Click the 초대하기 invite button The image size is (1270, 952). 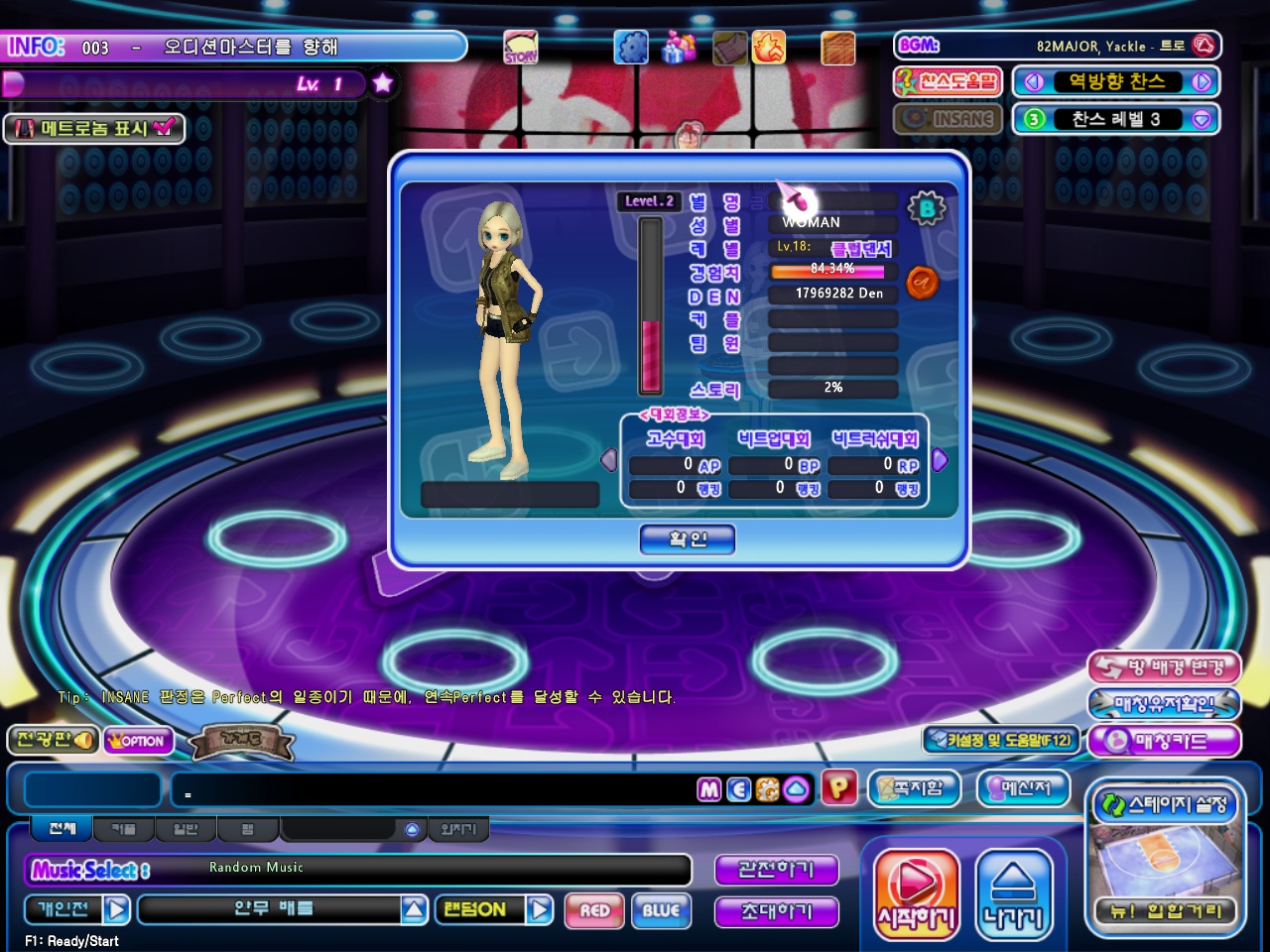pyautogui.click(x=776, y=911)
